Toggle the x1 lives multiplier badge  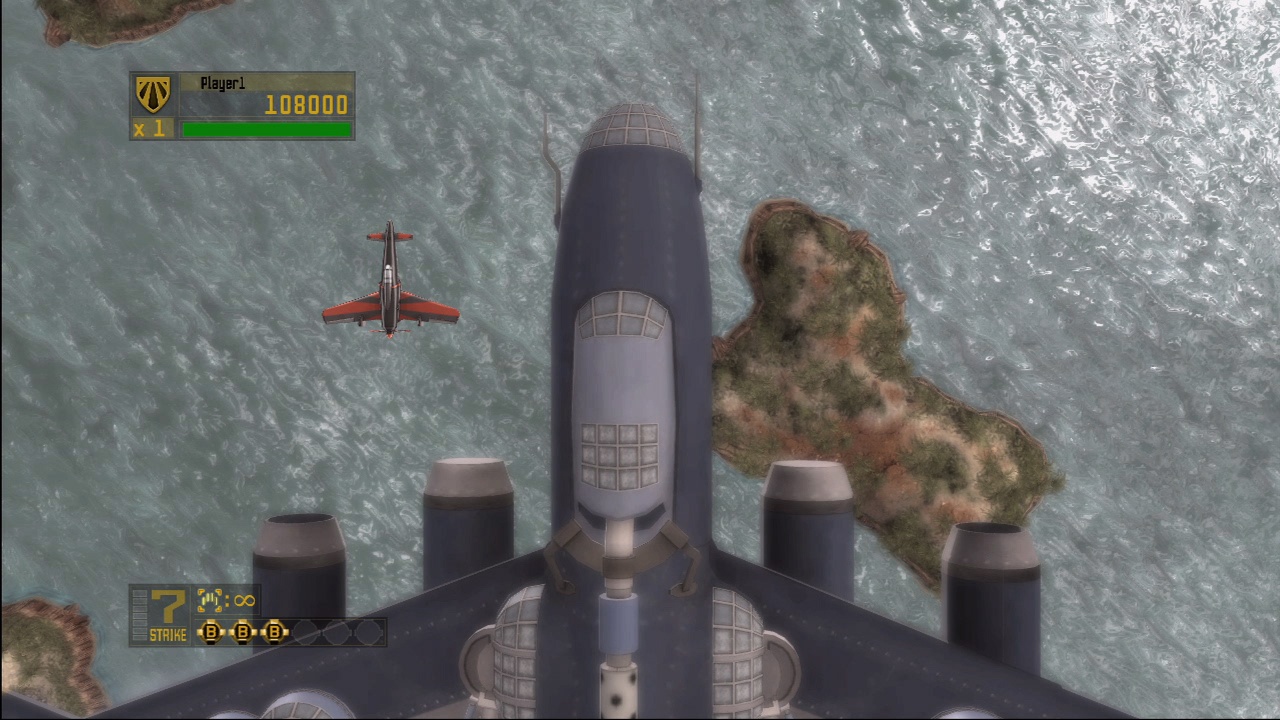click(151, 128)
